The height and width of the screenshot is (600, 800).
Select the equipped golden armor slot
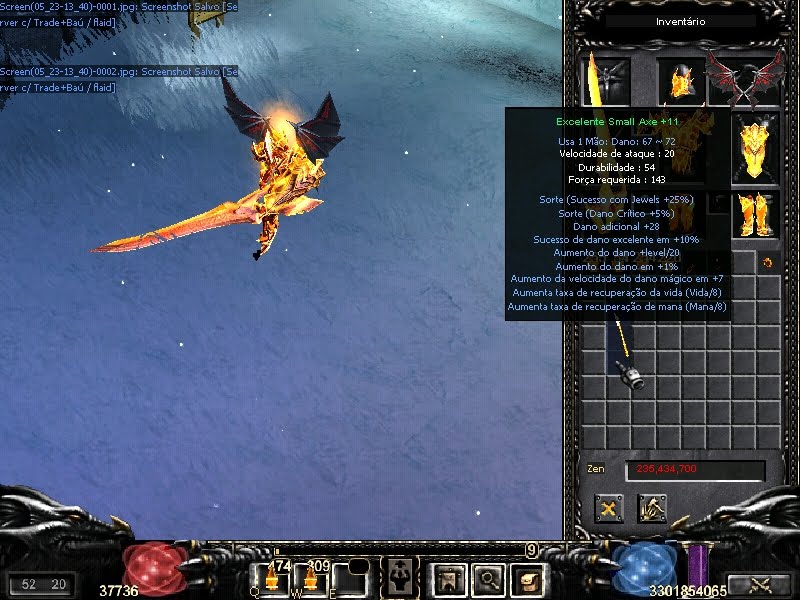pyautogui.click(x=755, y=150)
